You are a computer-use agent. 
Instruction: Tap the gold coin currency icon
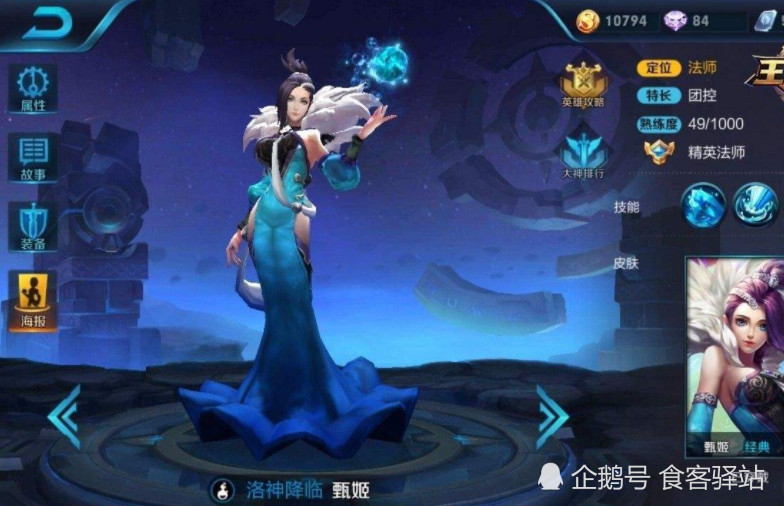pyautogui.click(x=588, y=20)
